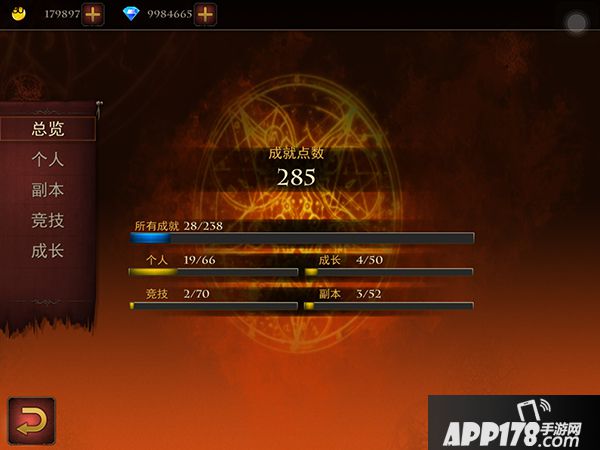Show the 竞技 arena achievements tab
Viewport: 600px width, 450px height.
[48, 220]
